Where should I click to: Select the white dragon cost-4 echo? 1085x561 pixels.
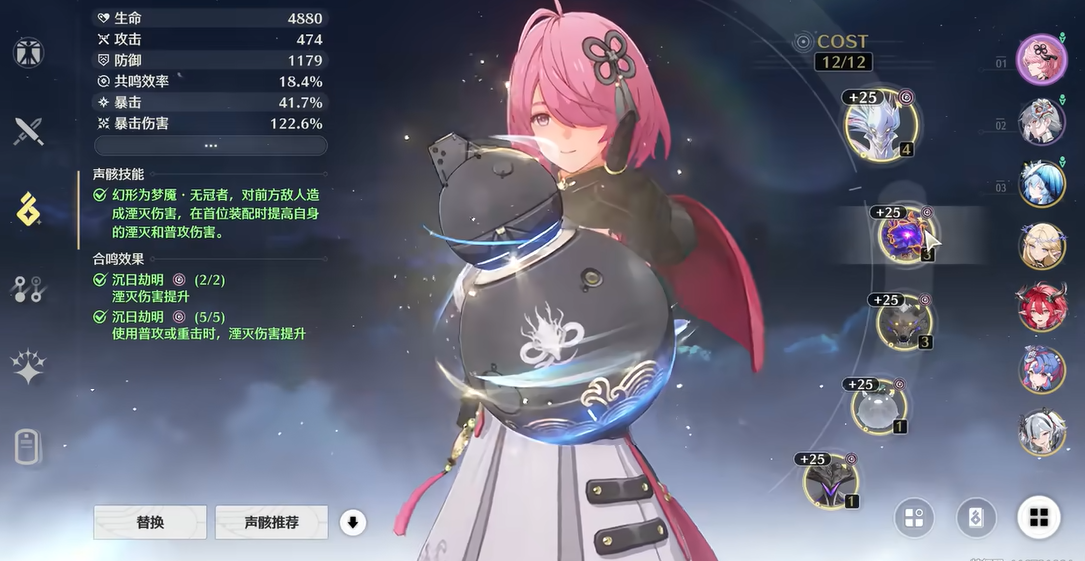[881, 127]
